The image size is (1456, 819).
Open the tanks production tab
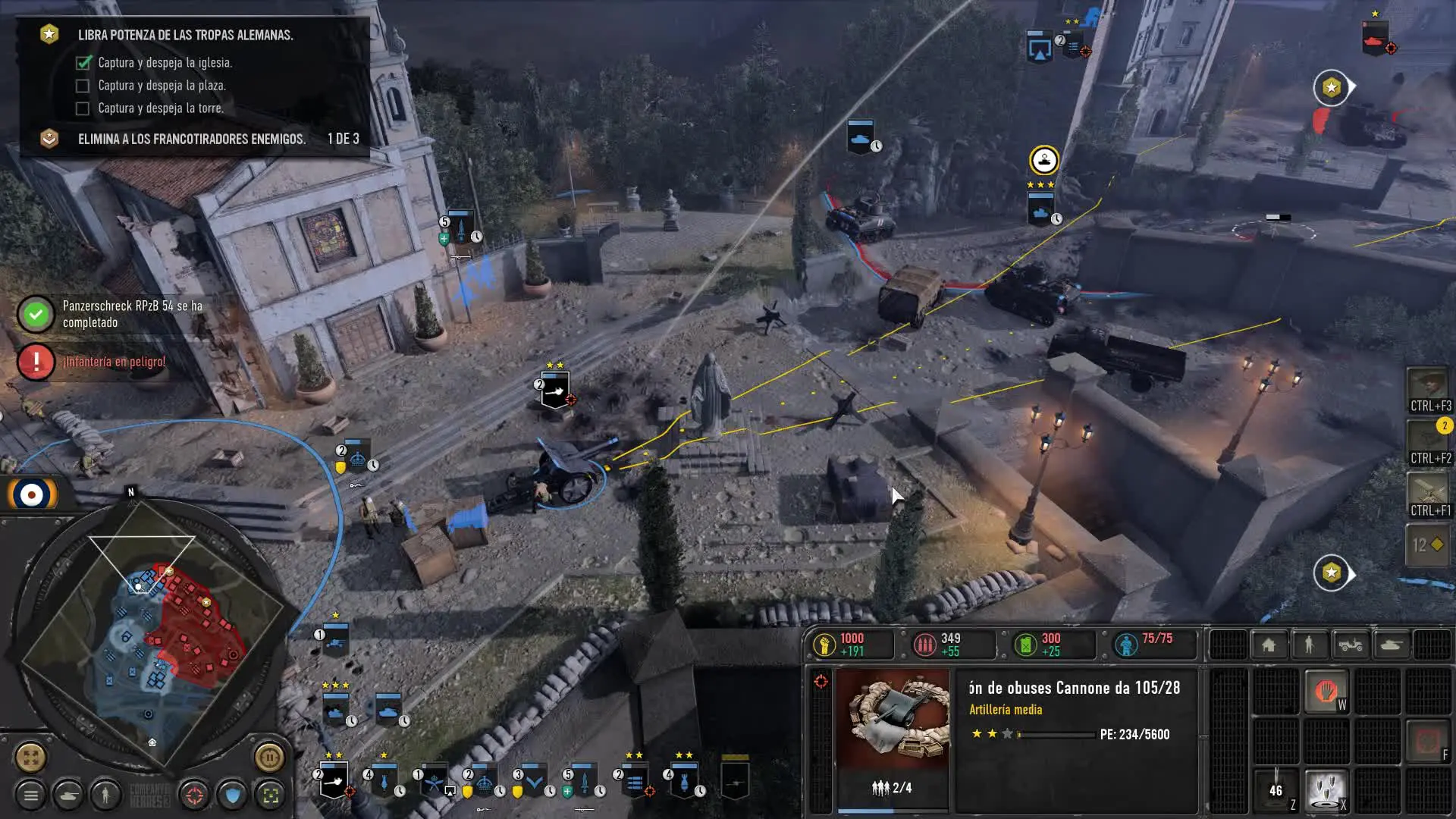coord(1391,645)
